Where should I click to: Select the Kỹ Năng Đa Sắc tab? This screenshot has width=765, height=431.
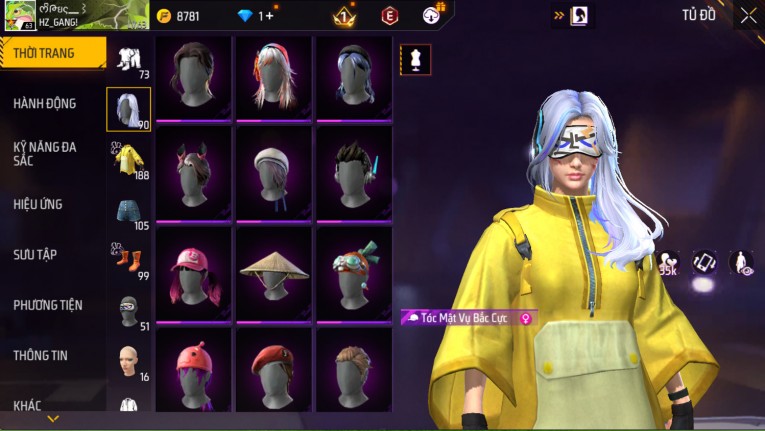click(45, 153)
